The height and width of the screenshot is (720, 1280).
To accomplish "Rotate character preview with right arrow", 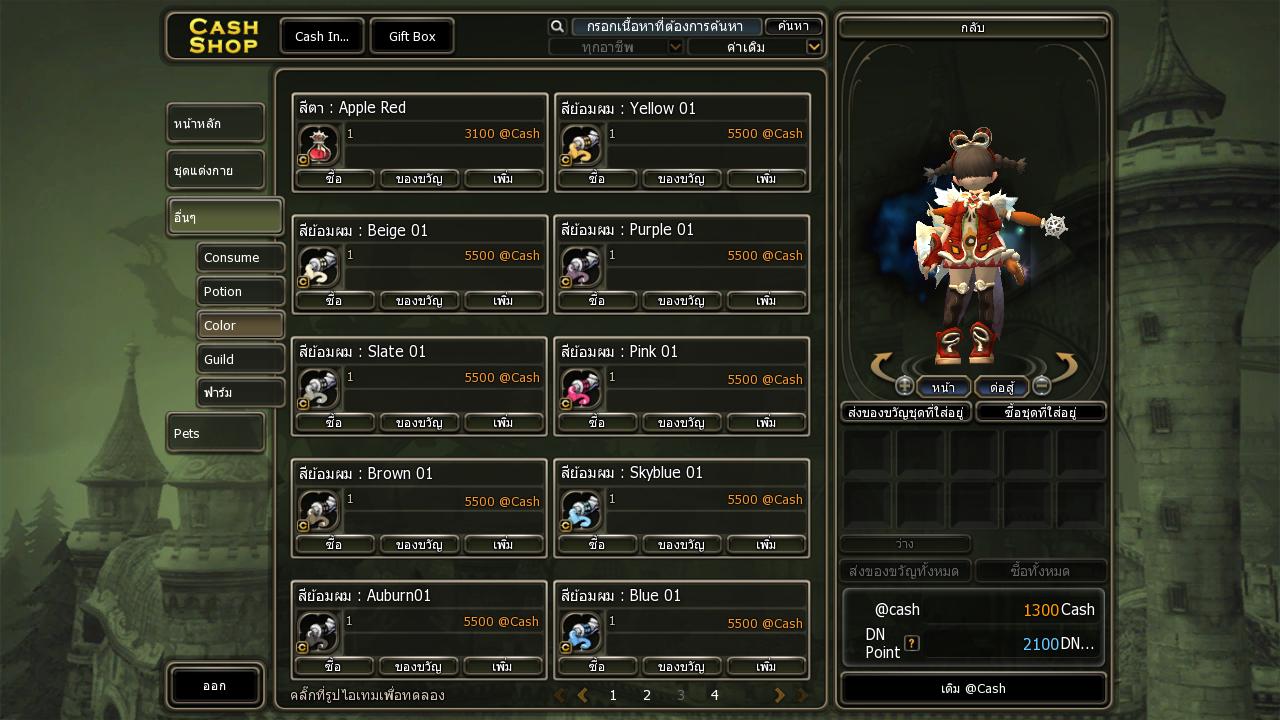I will 1065,367.
